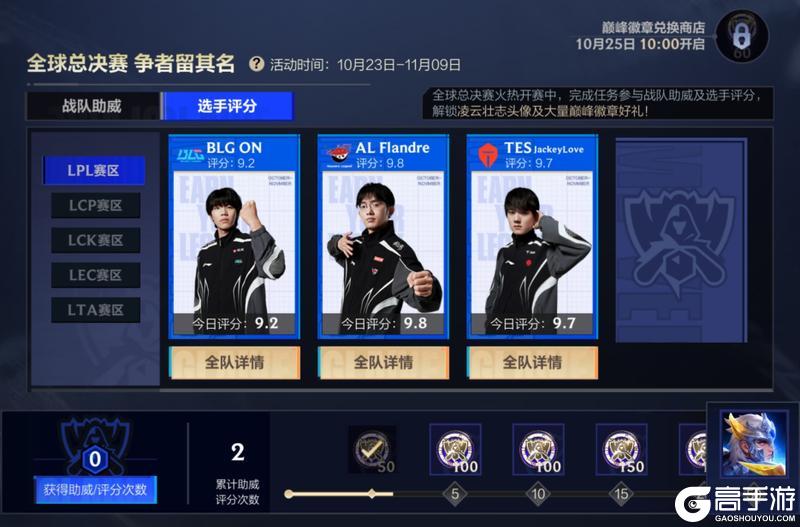The height and width of the screenshot is (527, 800).
Task: Select the BLG ON player card
Action: pos(234,240)
